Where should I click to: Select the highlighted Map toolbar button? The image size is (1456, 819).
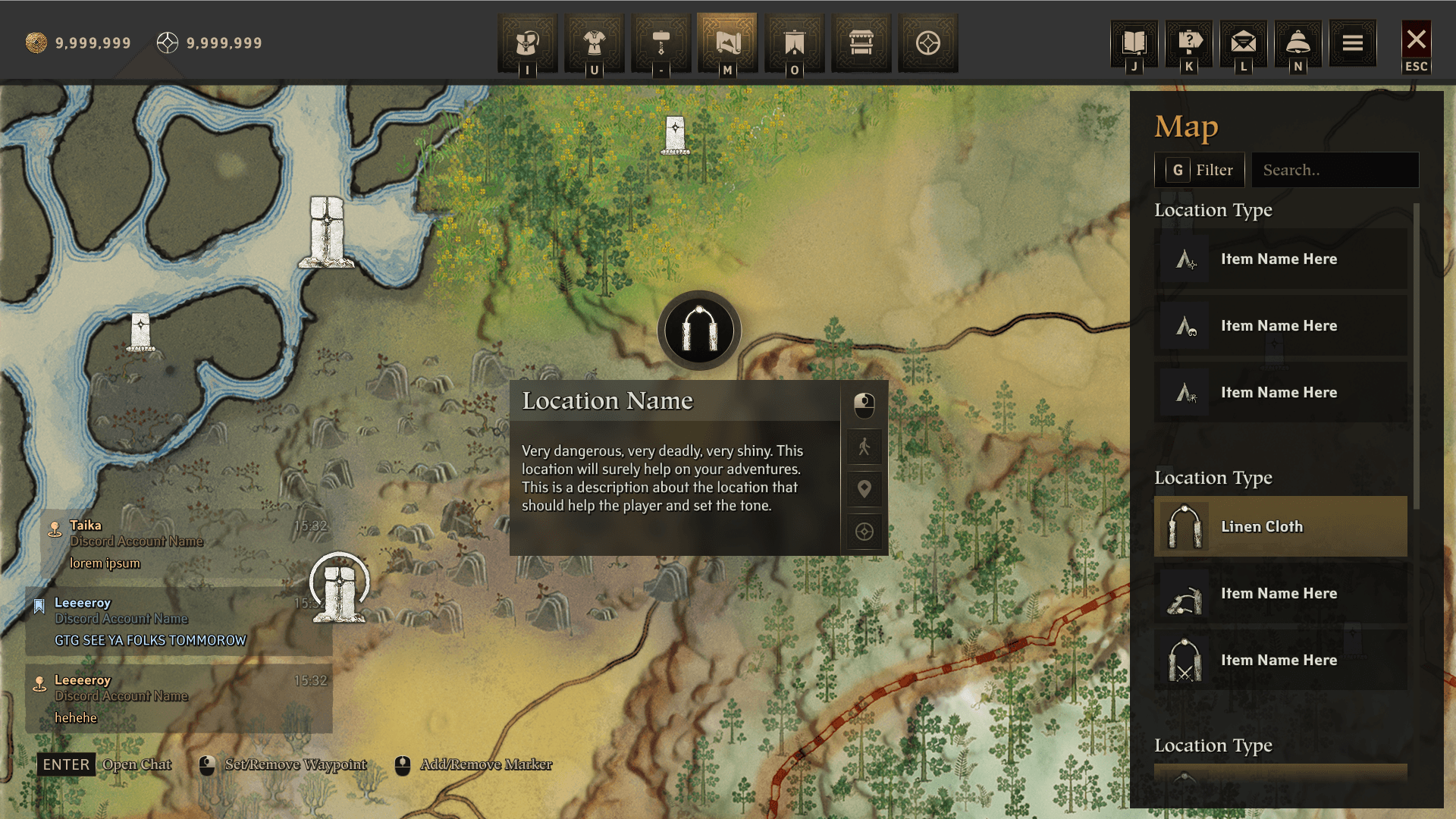[x=727, y=43]
